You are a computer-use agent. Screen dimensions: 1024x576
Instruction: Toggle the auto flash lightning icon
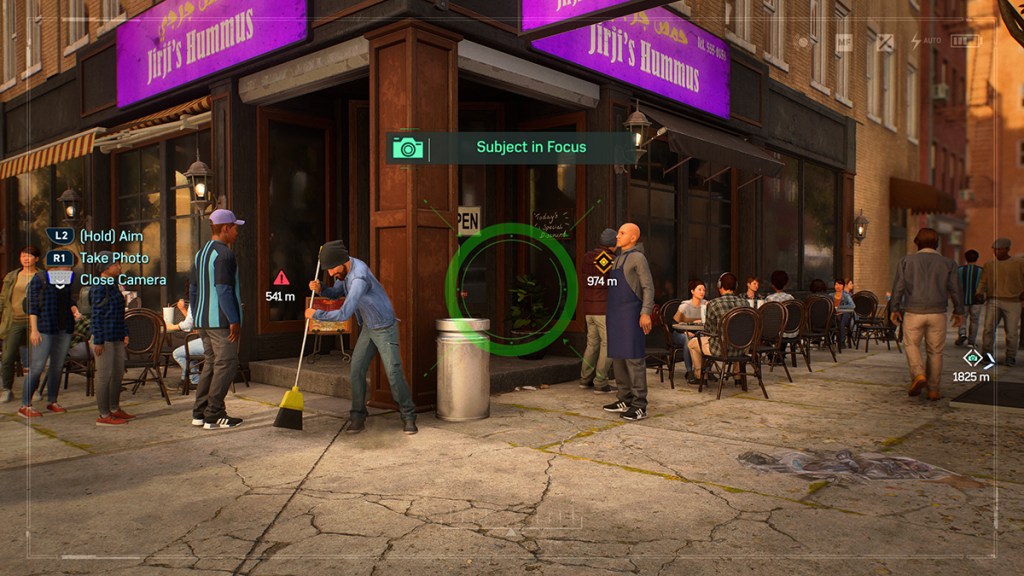coord(916,42)
